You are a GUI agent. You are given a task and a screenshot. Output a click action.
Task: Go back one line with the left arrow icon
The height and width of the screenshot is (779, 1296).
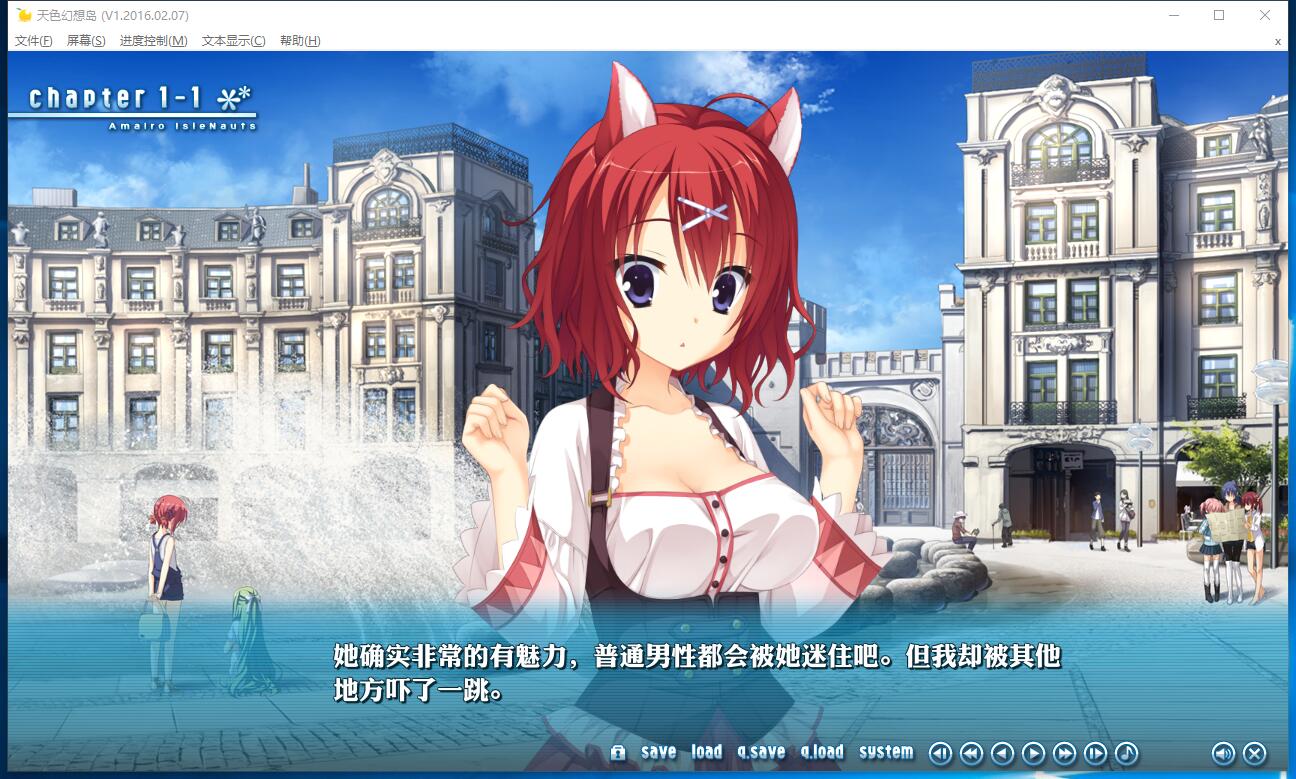[1001, 753]
